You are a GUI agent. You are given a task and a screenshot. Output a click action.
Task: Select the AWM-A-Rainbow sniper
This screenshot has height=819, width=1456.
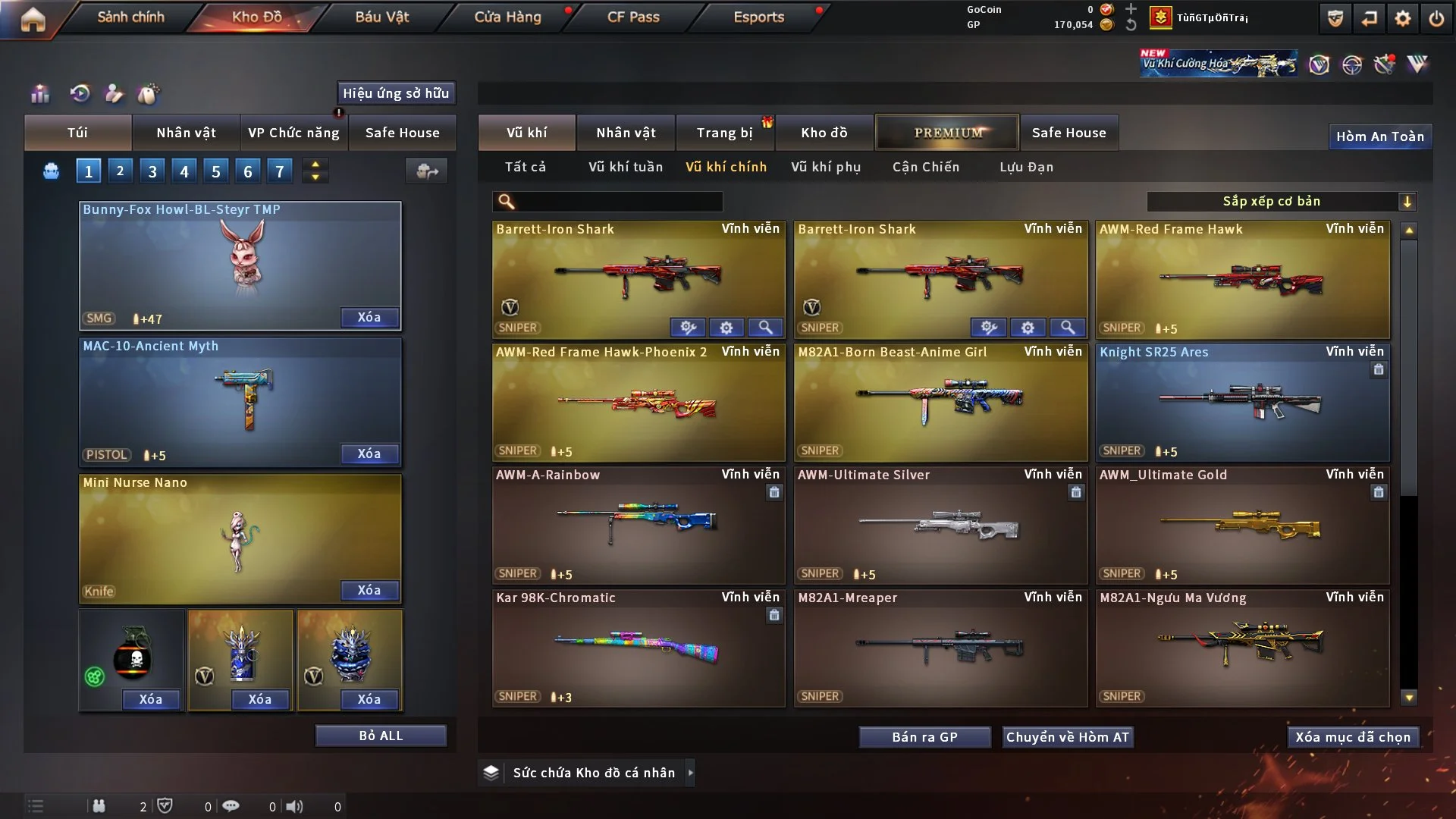[x=638, y=525]
